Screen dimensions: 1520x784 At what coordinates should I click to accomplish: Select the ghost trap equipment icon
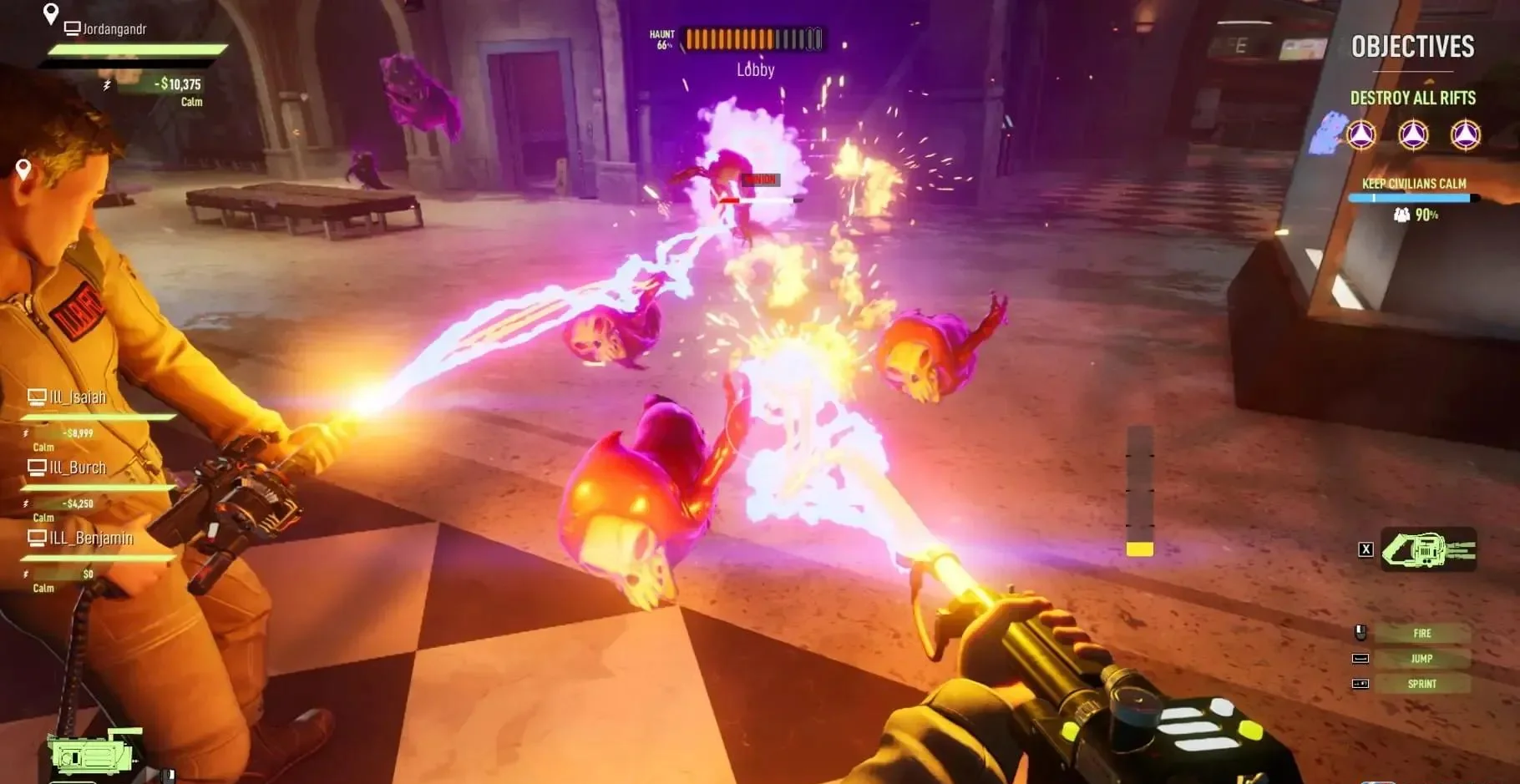1428,549
